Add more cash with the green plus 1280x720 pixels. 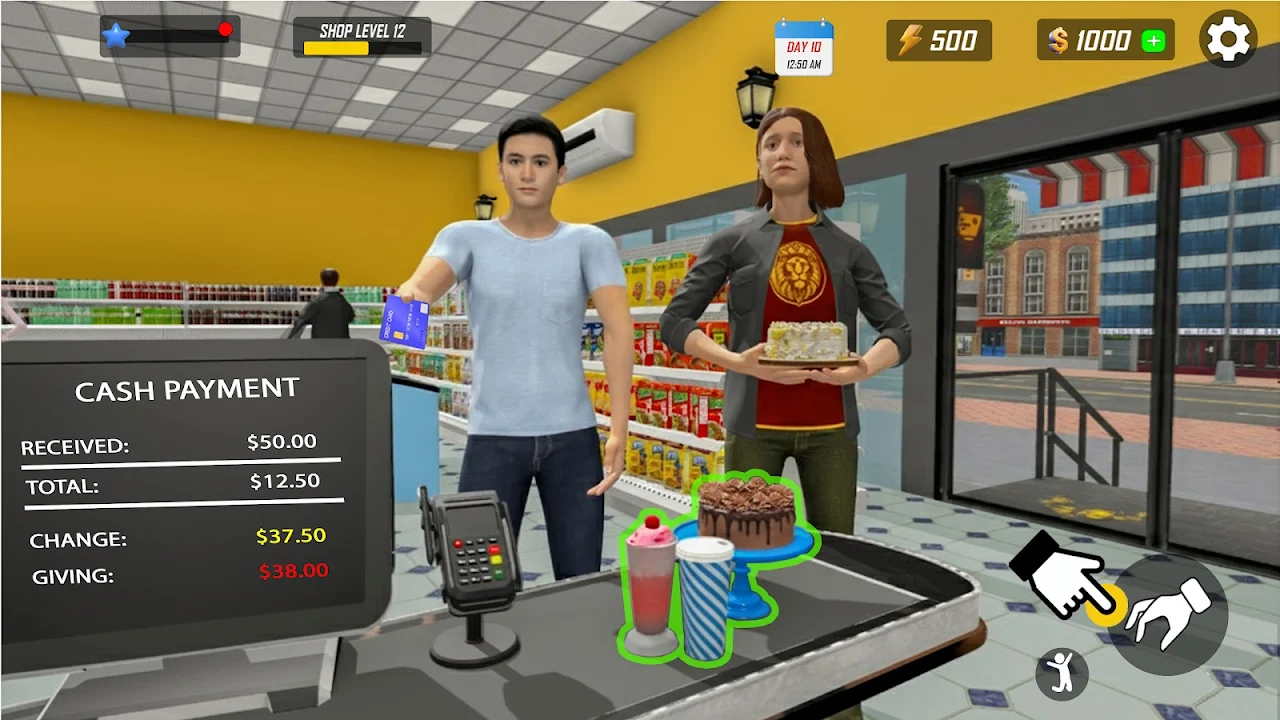click(x=1154, y=41)
